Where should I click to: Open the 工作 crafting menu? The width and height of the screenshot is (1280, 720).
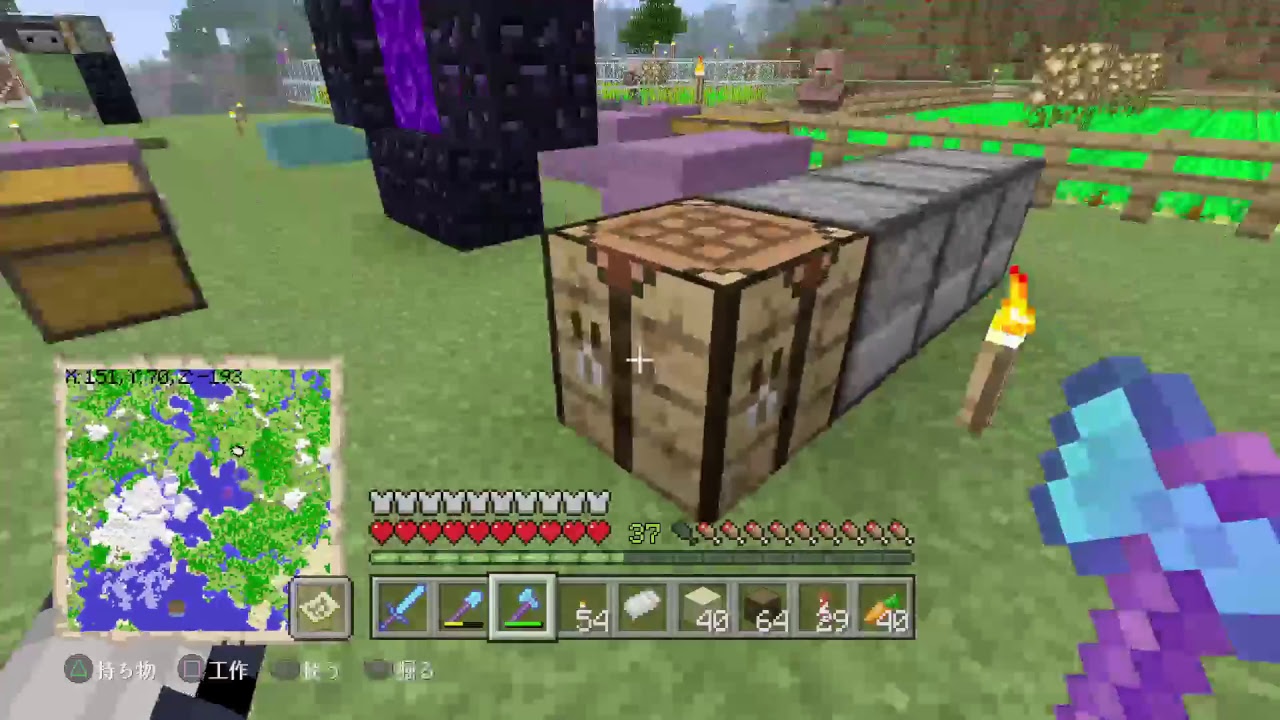(228, 671)
